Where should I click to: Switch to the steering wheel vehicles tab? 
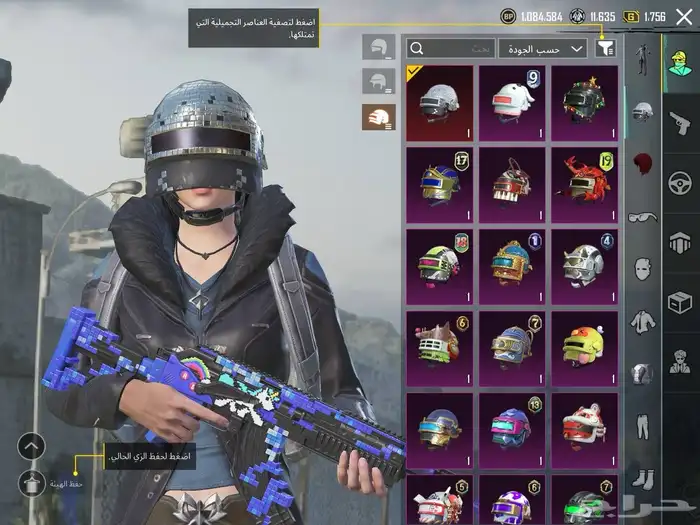tap(680, 183)
